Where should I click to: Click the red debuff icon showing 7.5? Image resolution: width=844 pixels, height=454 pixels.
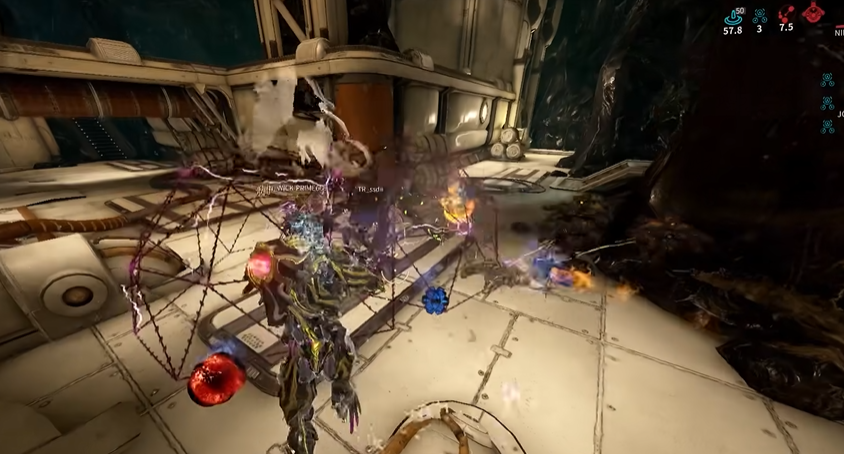tap(786, 14)
